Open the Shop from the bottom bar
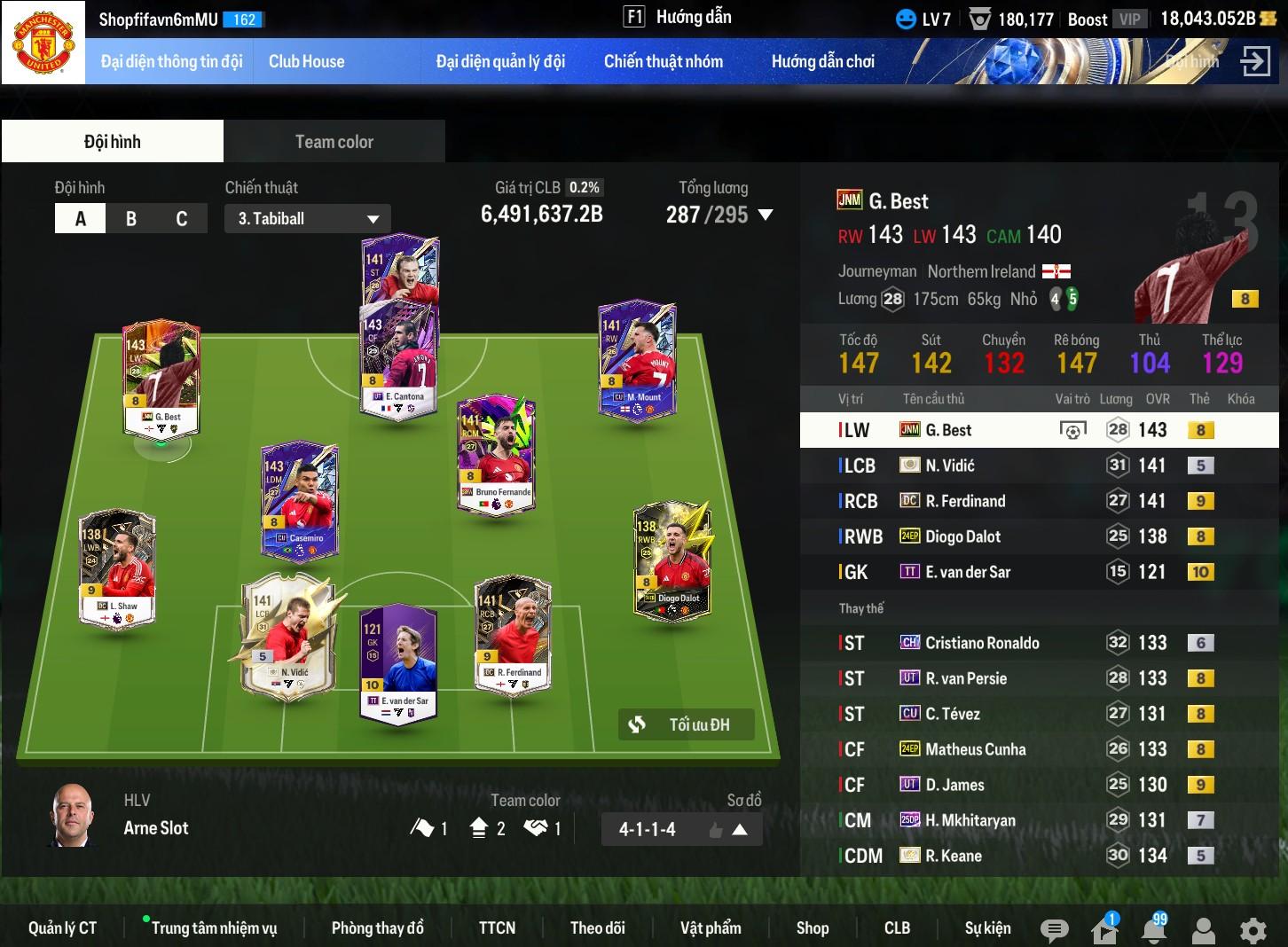Image resolution: width=1288 pixels, height=947 pixels. [x=812, y=927]
